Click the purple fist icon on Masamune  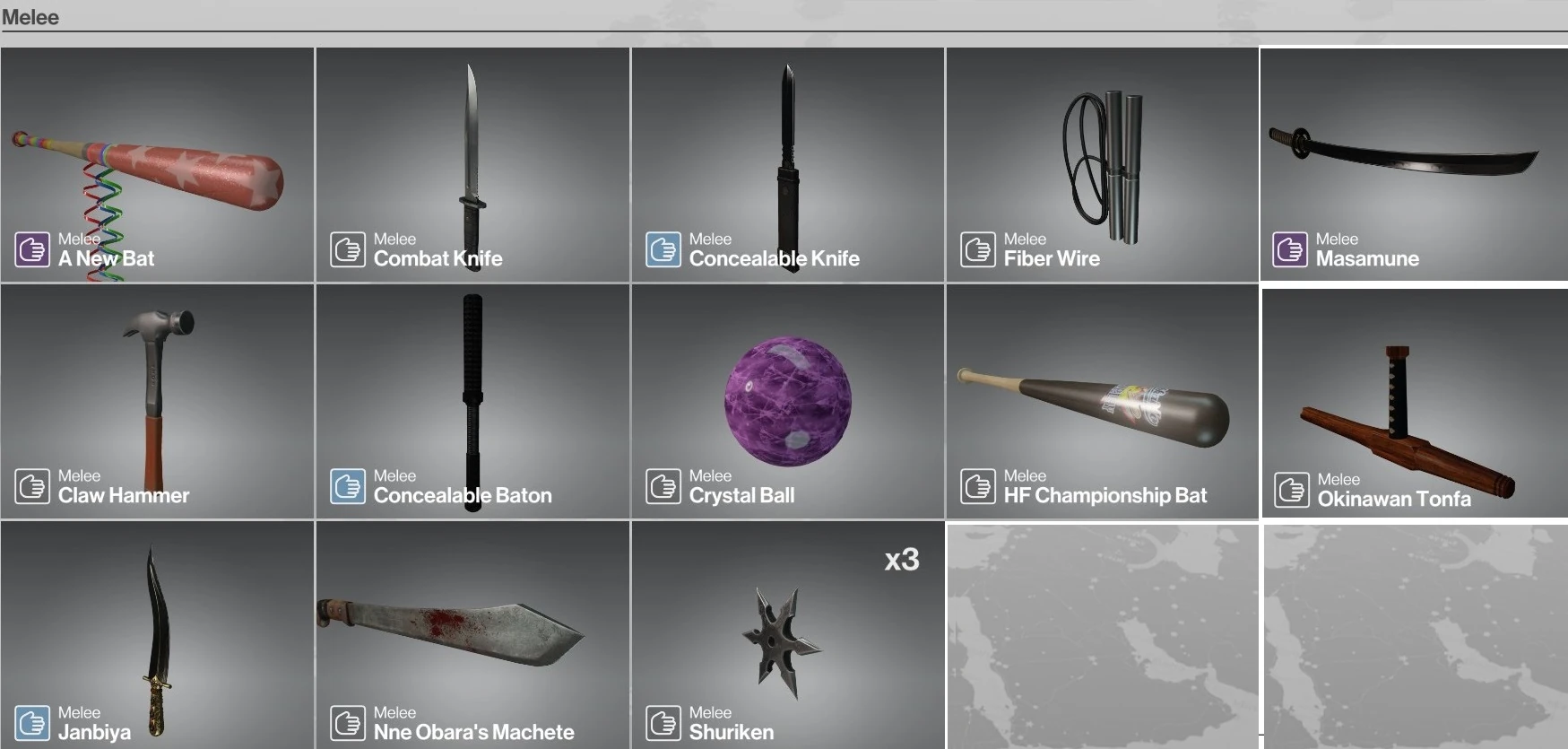coord(1291,249)
